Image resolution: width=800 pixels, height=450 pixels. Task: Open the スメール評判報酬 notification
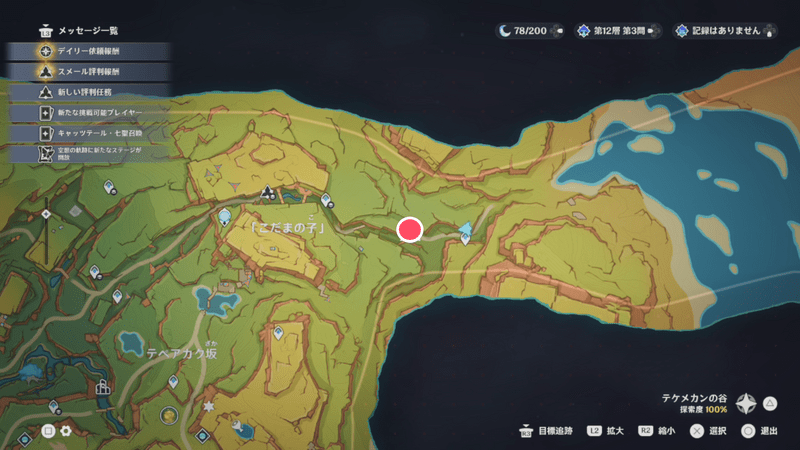[85, 71]
